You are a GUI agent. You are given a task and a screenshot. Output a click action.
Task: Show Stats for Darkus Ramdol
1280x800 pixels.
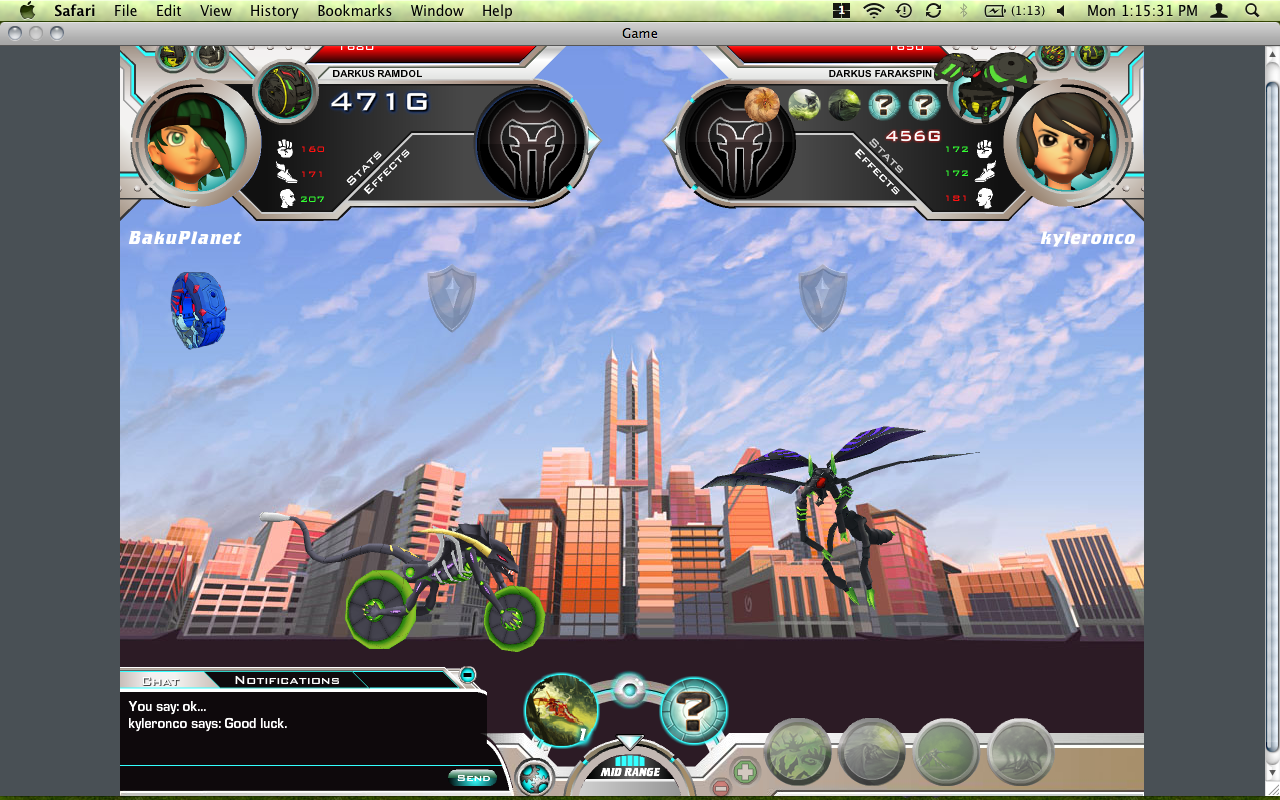coord(363,168)
